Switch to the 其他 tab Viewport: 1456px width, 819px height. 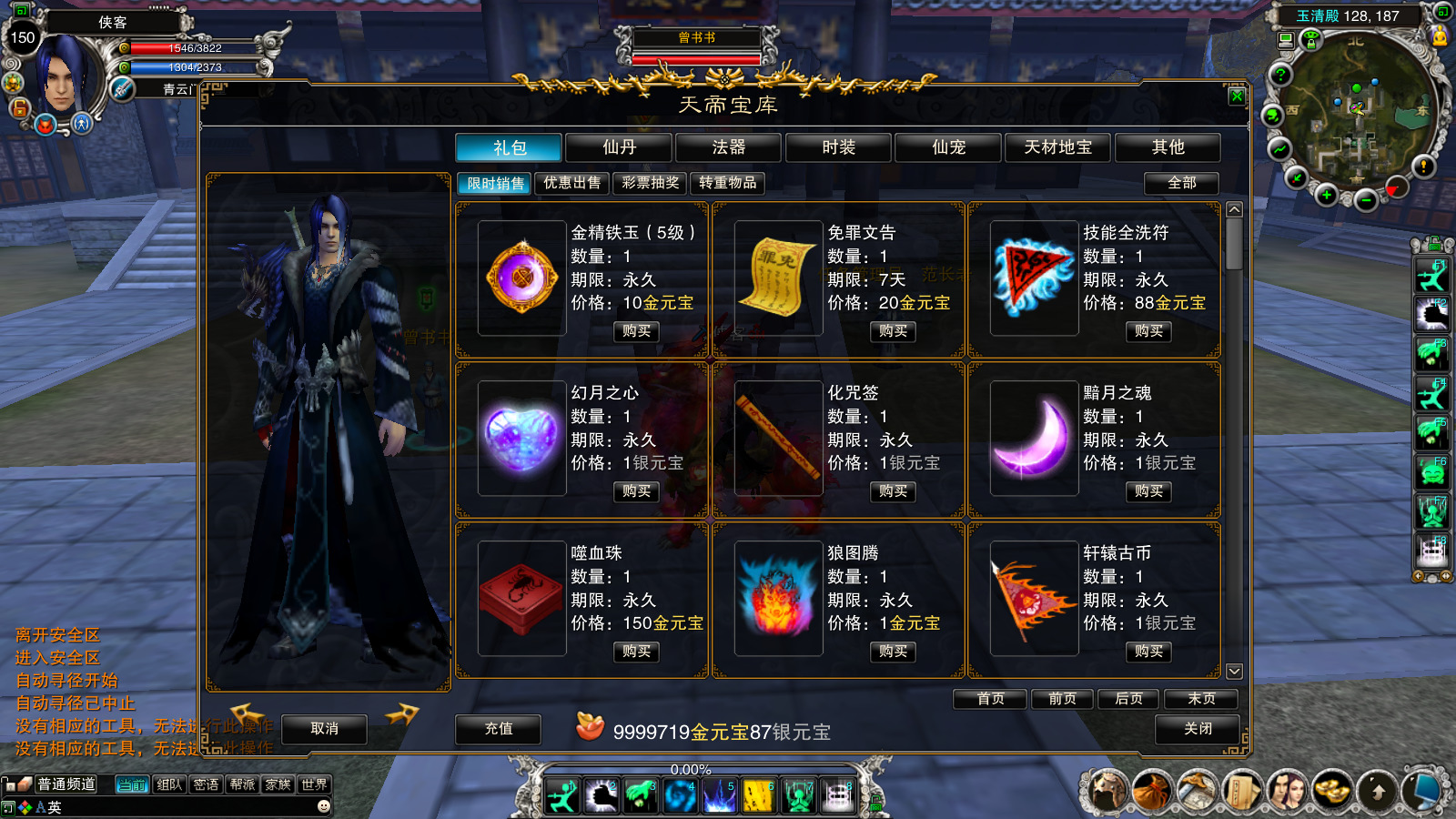pyautogui.click(x=1168, y=147)
